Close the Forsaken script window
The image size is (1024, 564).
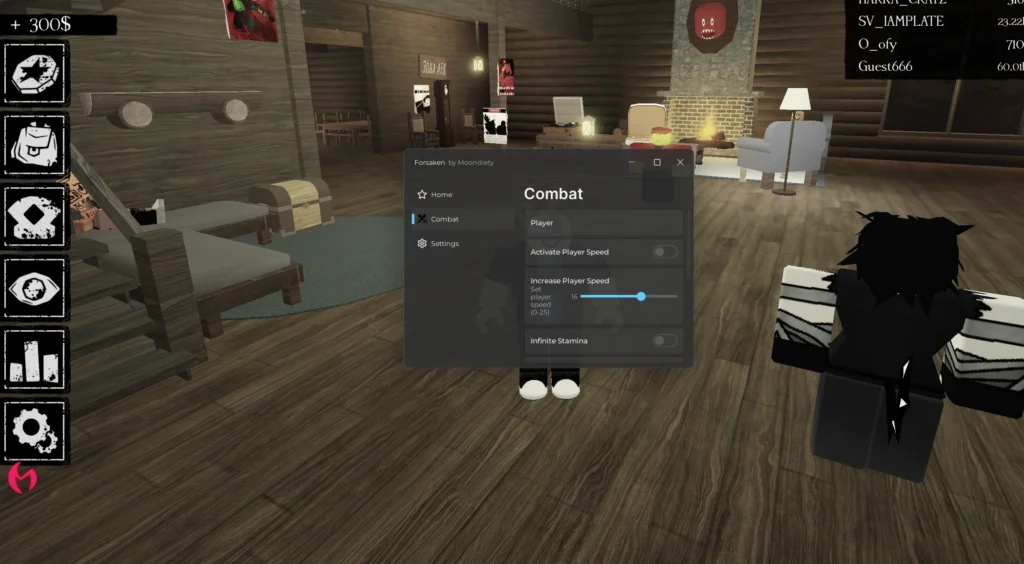(x=680, y=162)
